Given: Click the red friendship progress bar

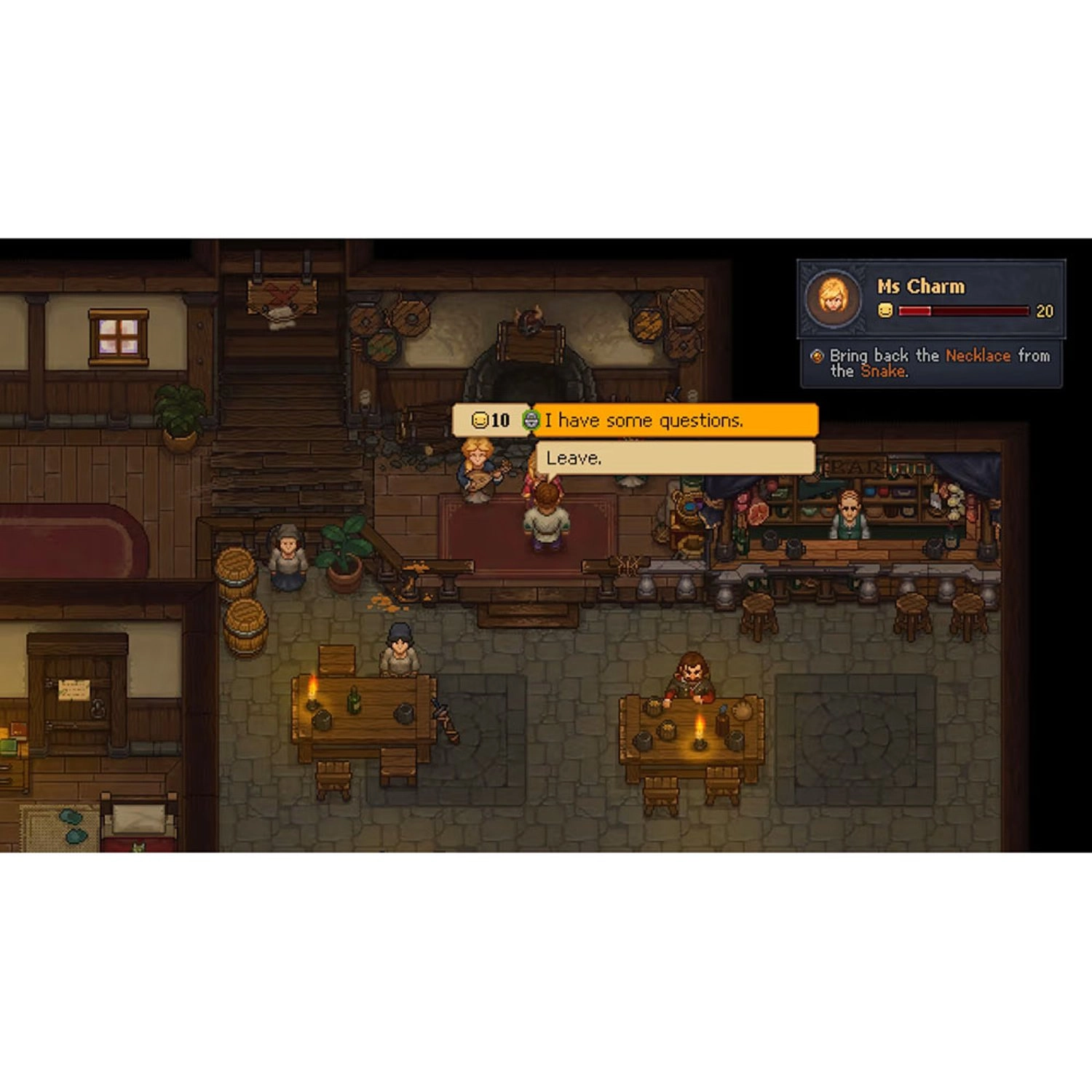Looking at the screenshot, I should pos(964,310).
